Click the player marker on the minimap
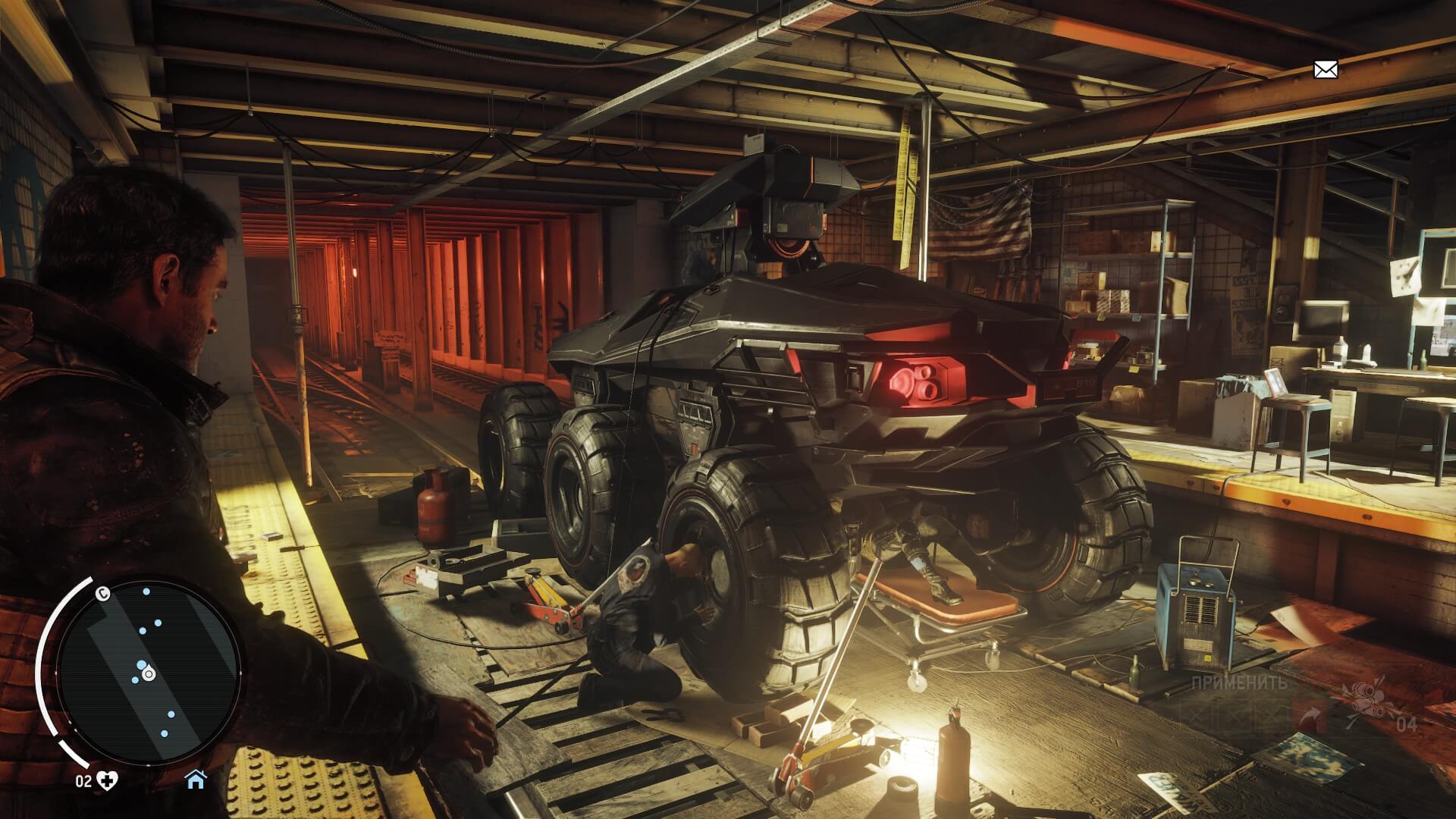 click(x=148, y=673)
